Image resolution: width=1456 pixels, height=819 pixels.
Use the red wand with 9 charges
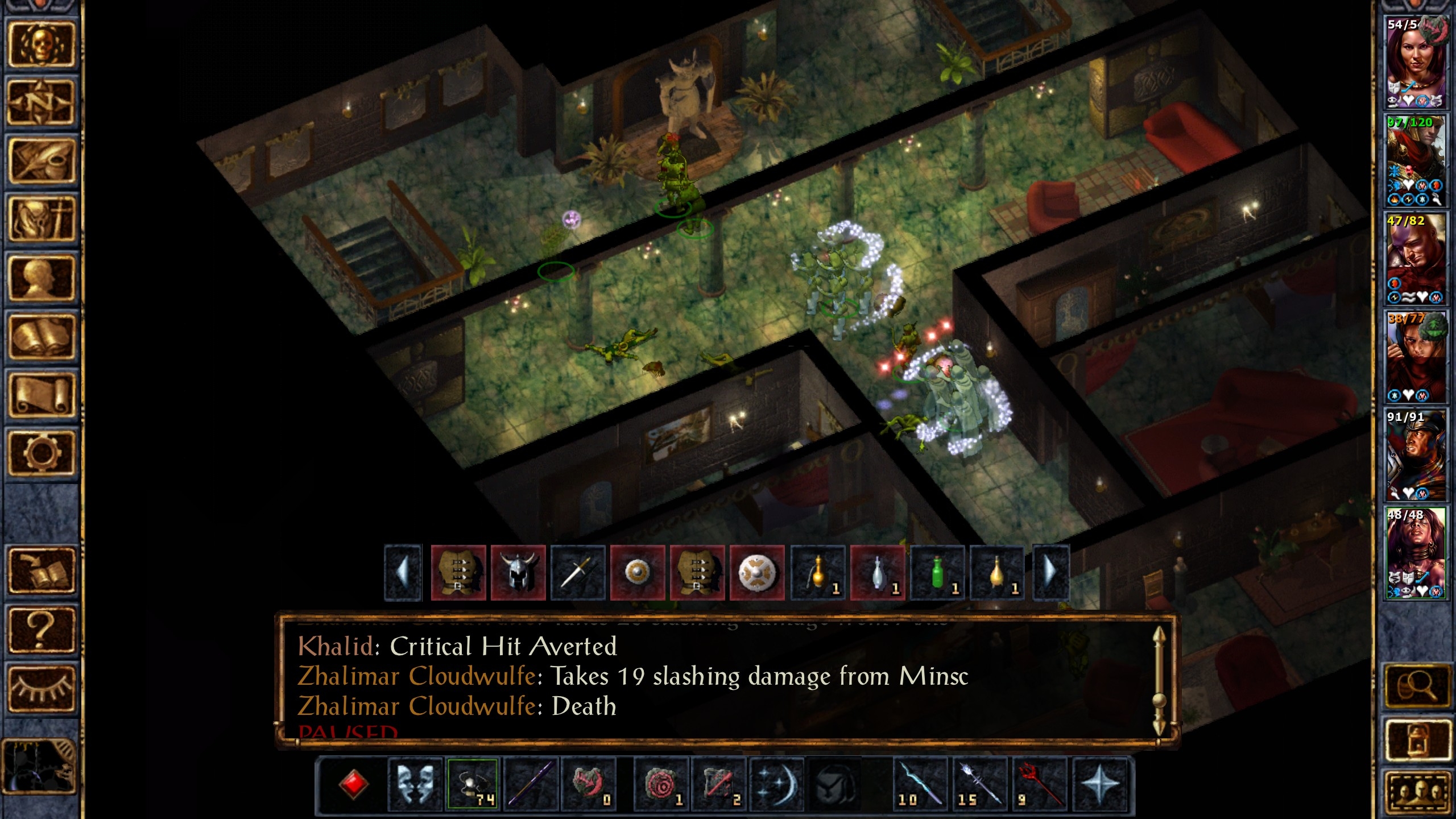(x=1040, y=784)
